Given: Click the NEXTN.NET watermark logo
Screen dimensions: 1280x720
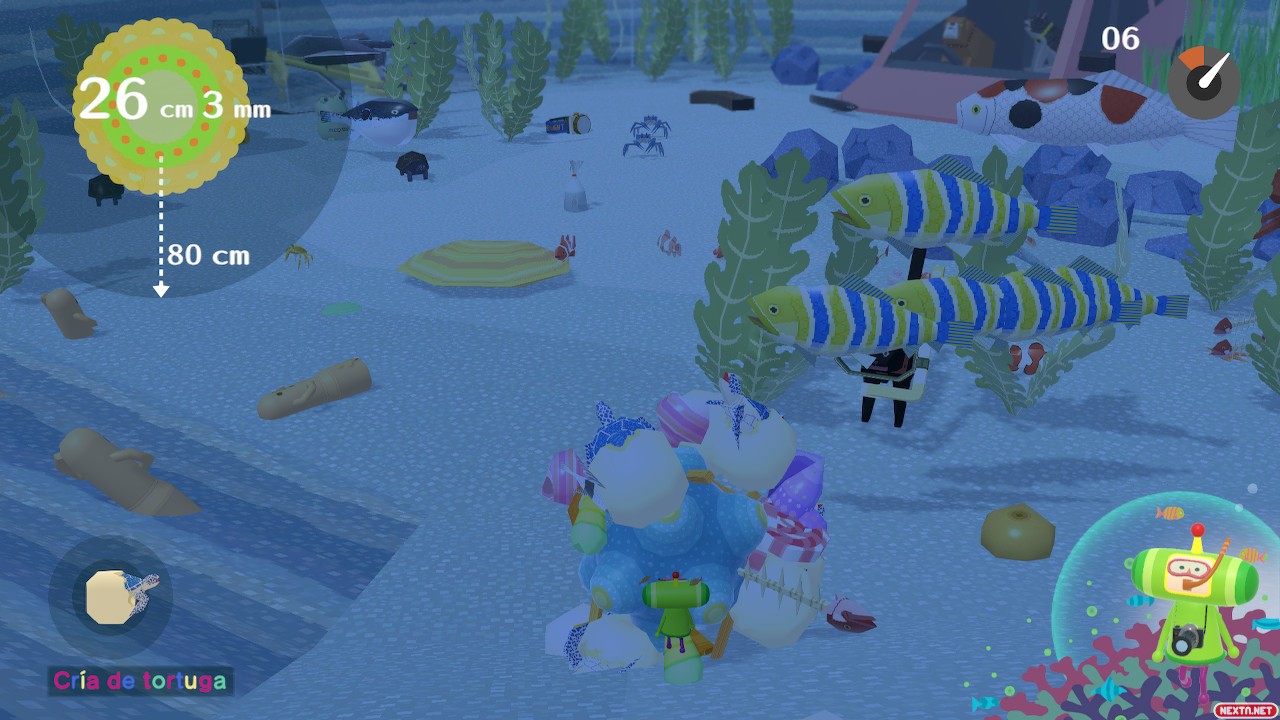Looking at the screenshot, I should (1243, 709).
